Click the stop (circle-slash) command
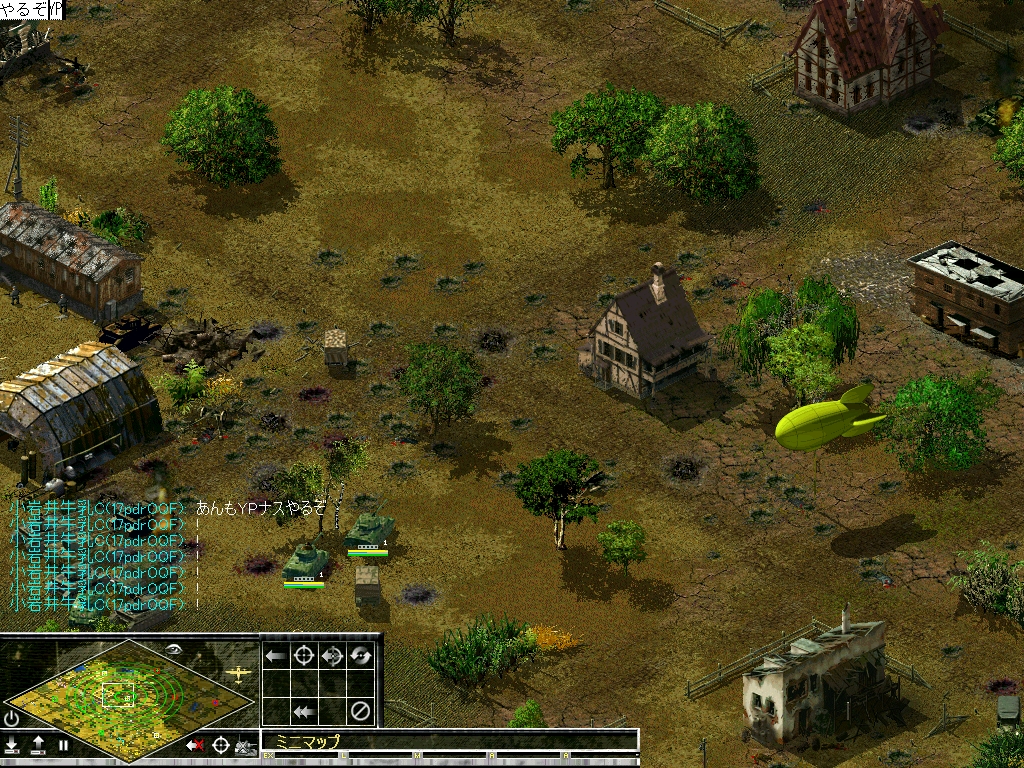The width and height of the screenshot is (1024, 768). (x=361, y=712)
